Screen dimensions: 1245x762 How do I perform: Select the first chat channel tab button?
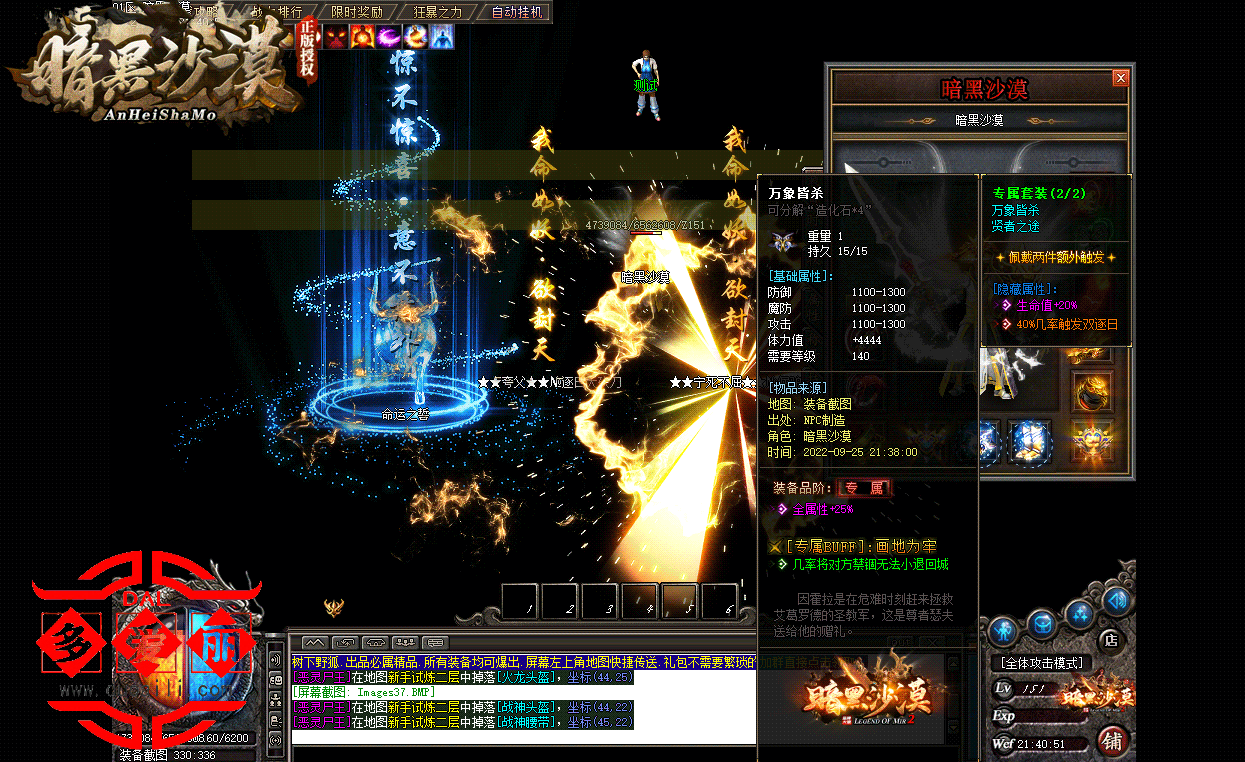pos(314,642)
